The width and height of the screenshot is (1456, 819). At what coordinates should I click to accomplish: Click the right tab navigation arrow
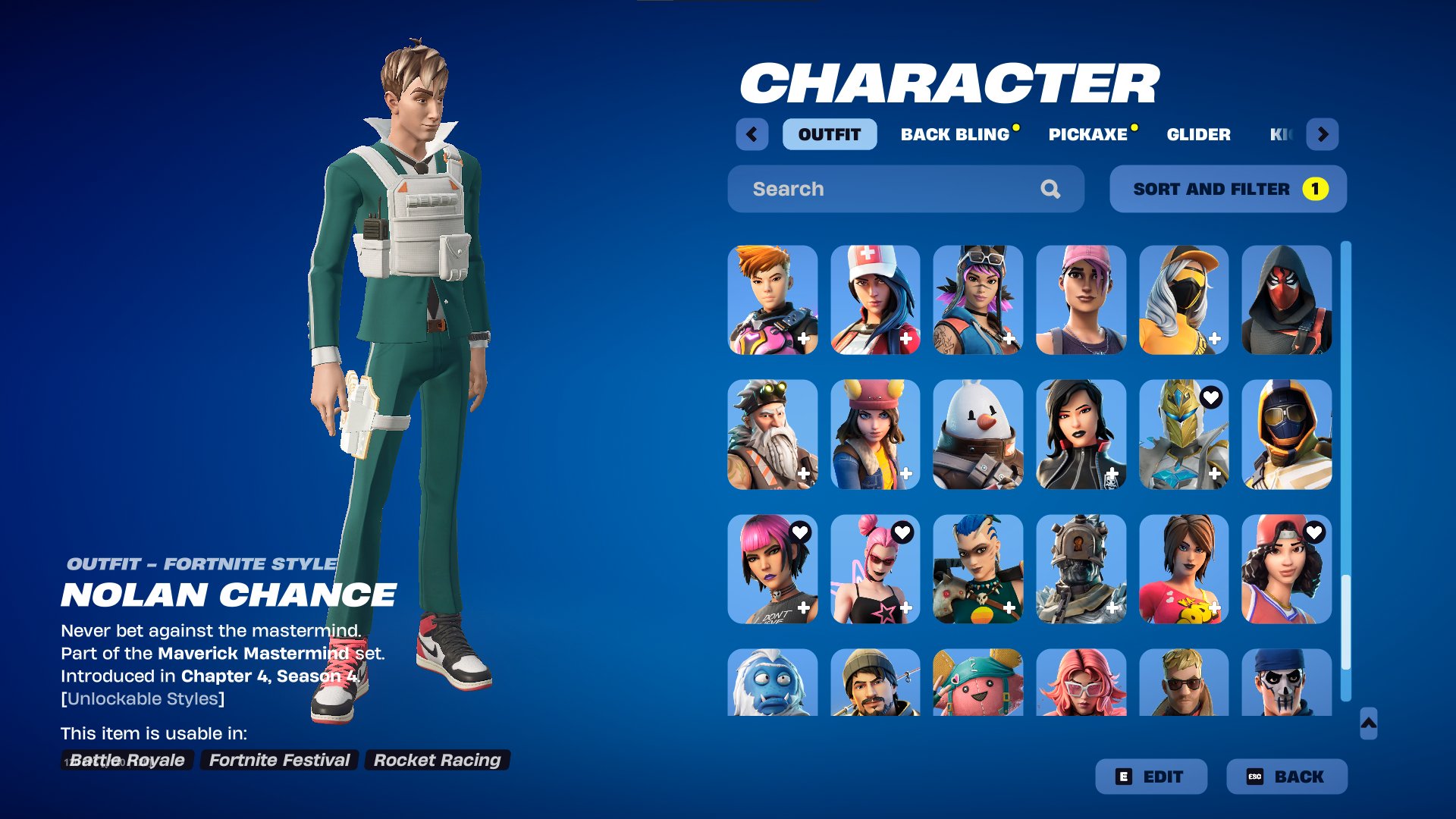pyautogui.click(x=1323, y=134)
